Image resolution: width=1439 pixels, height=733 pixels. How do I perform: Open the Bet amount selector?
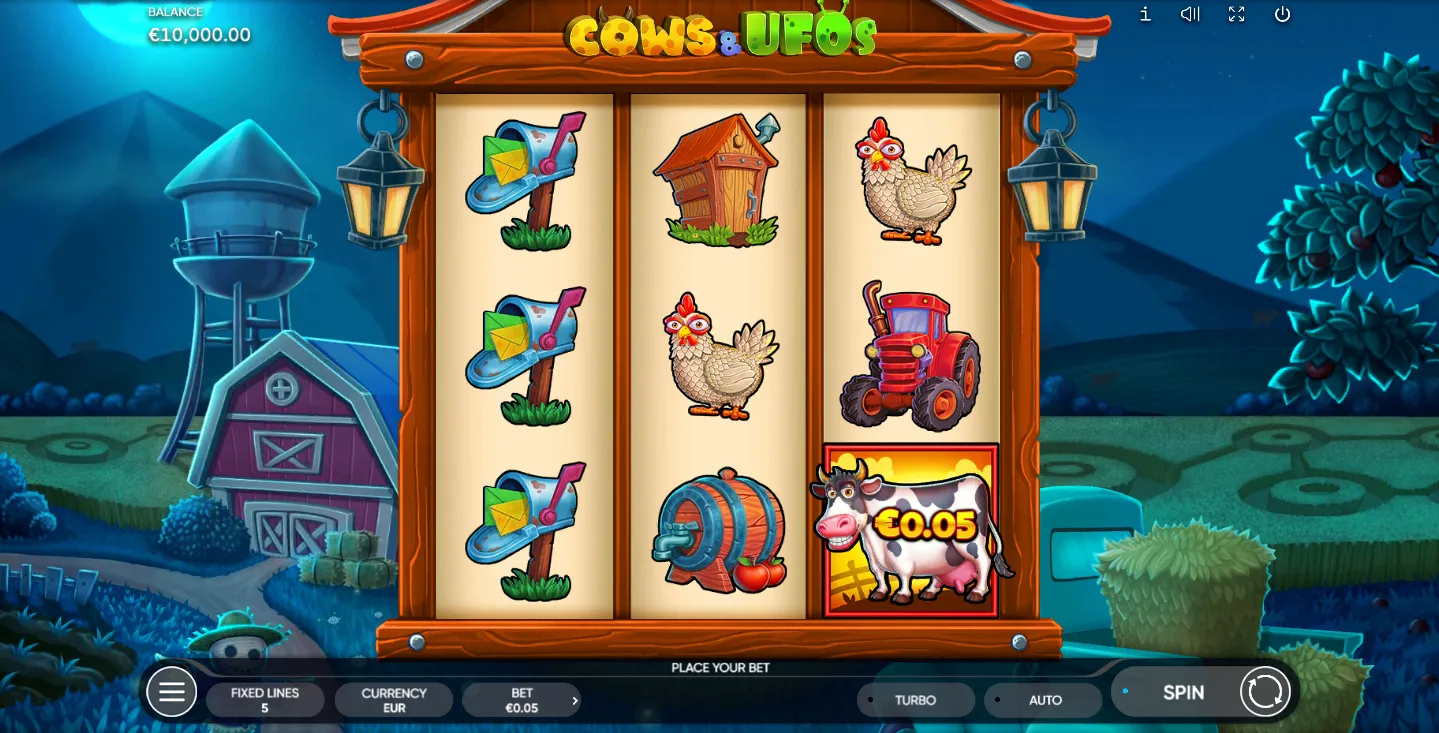tap(521, 700)
